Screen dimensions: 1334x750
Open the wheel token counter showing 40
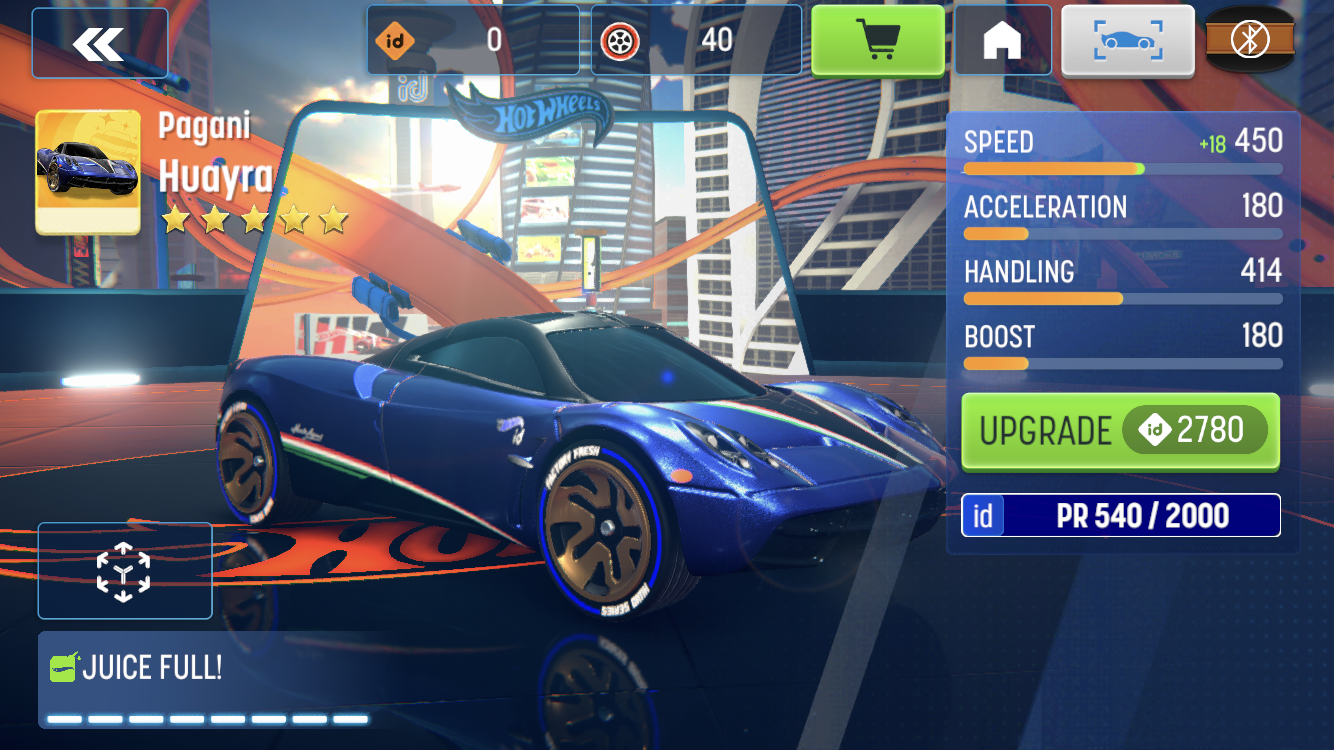[696, 40]
